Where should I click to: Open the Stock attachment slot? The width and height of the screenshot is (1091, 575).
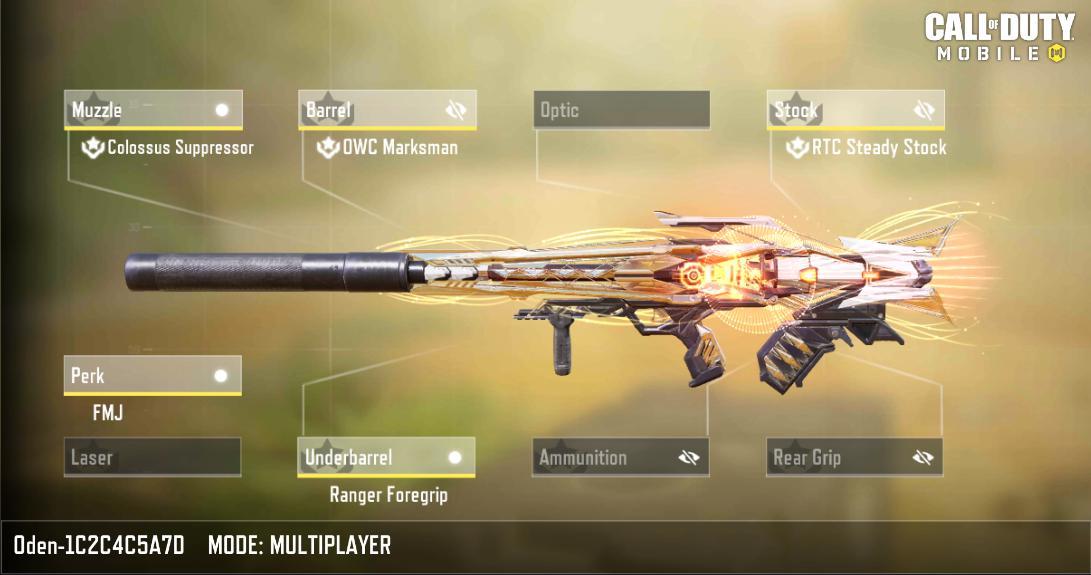pyautogui.click(x=840, y=110)
